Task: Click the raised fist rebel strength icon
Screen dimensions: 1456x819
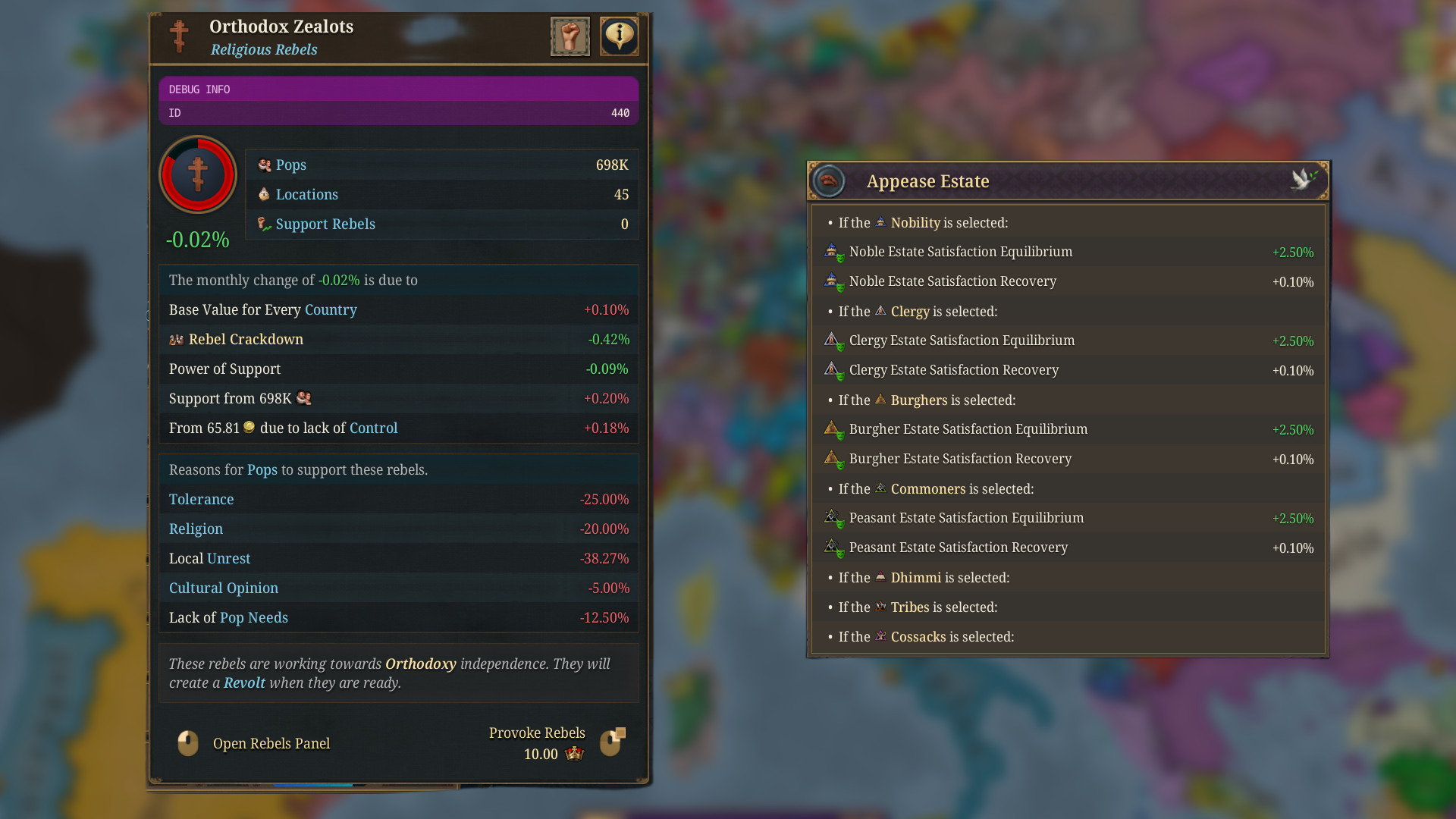Action: tap(570, 36)
